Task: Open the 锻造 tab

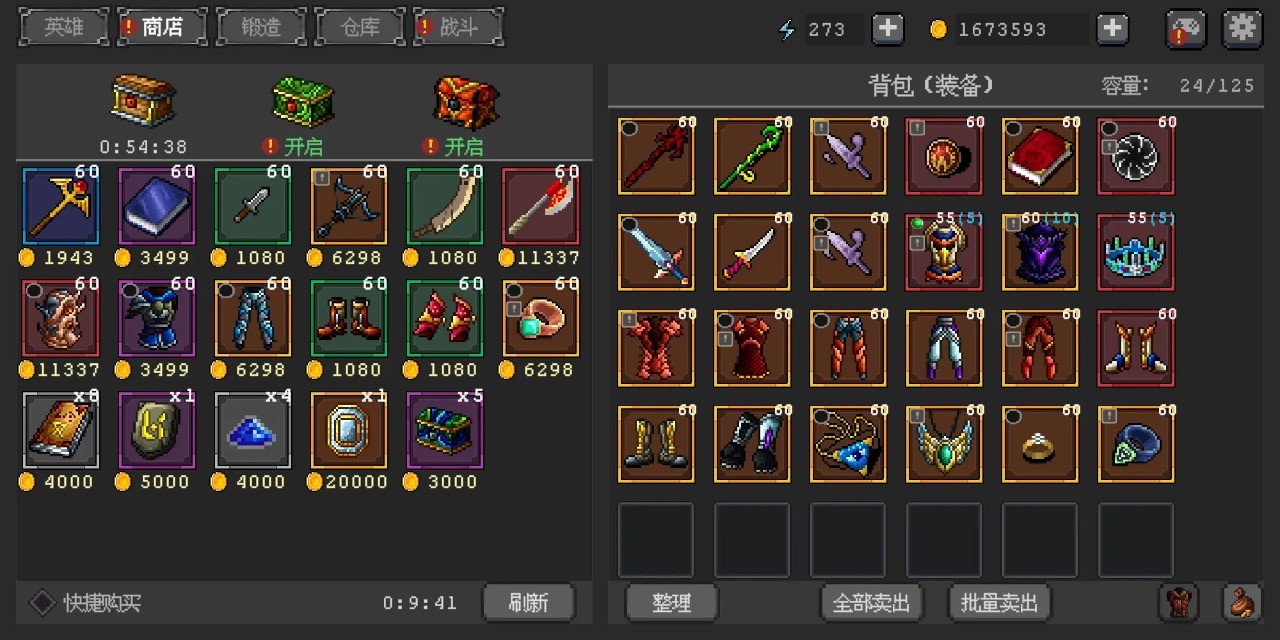Action: [x=261, y=27]
